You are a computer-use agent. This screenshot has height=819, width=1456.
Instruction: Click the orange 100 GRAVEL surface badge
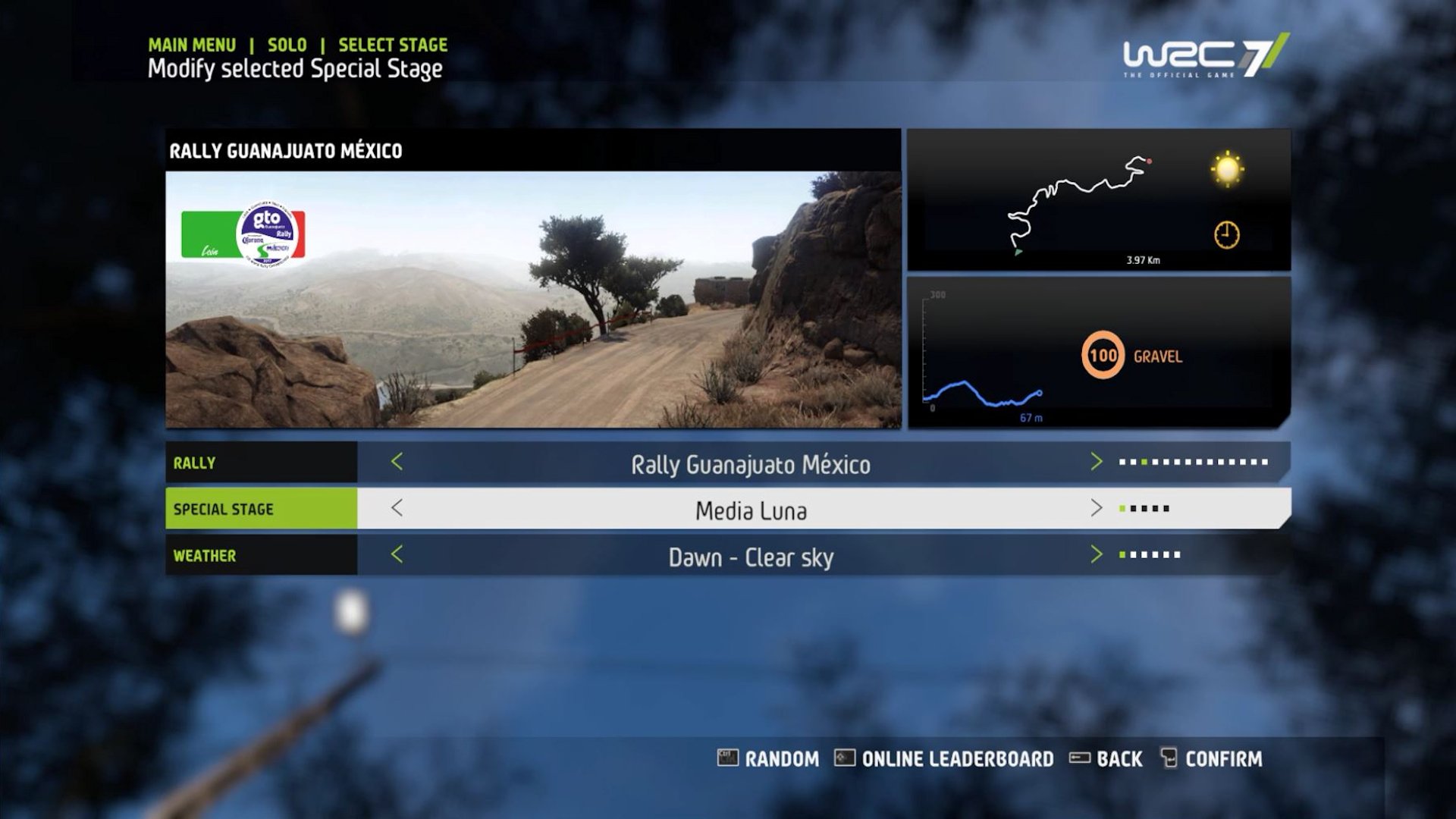coord(1103,353)
